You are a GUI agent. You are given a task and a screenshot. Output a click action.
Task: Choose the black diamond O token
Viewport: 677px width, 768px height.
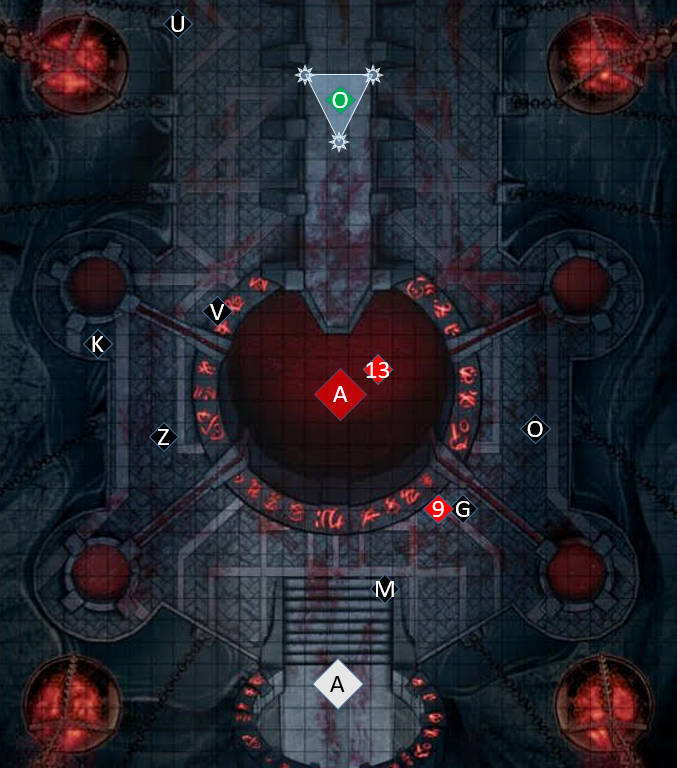tap(535, 429)
